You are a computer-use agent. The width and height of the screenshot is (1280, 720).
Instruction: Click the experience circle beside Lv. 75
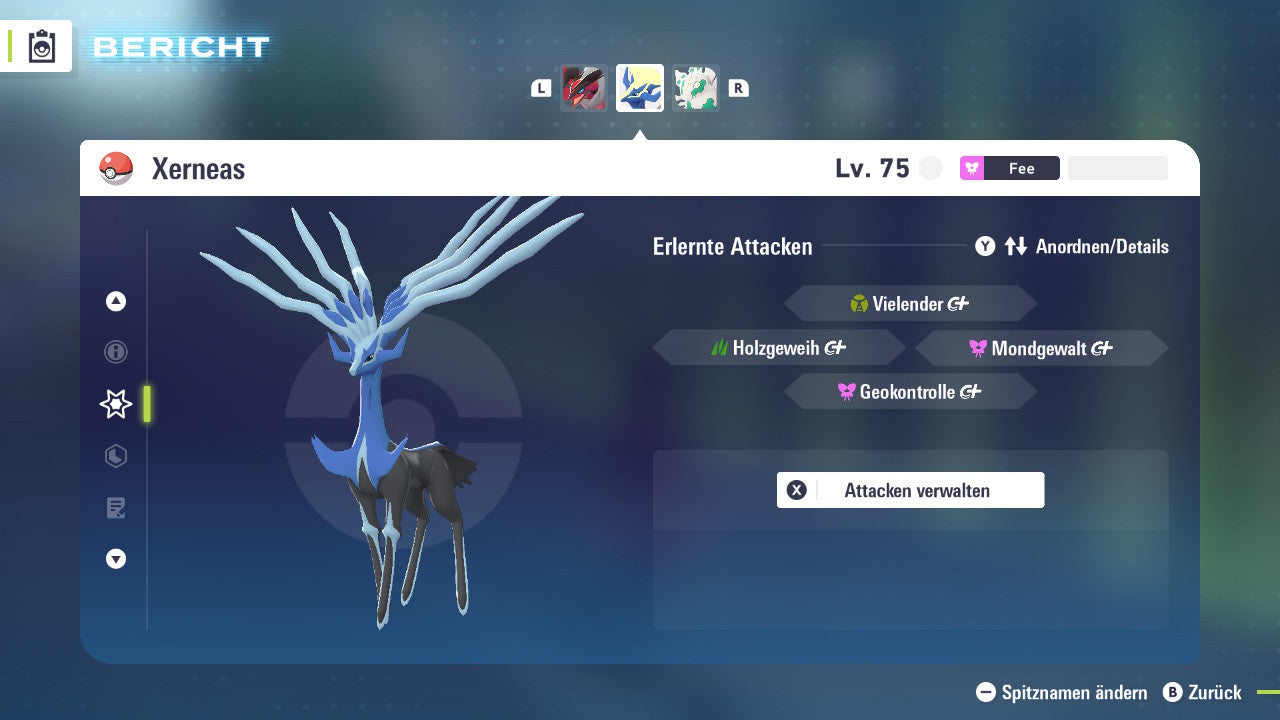(931, 168)
